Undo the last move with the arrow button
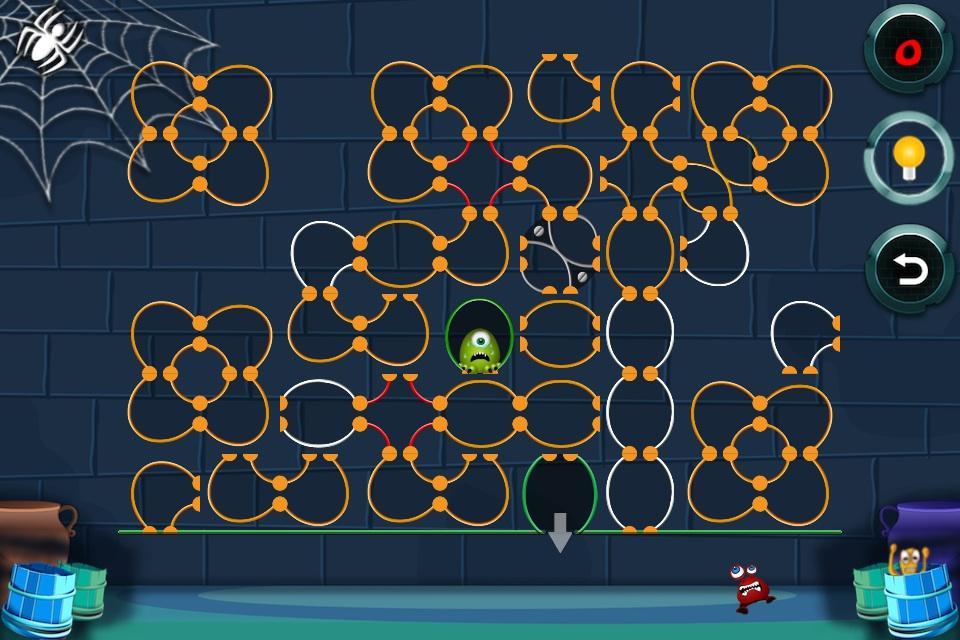Image resolution: width=960 pixels, height=640 pixels. 909,270
